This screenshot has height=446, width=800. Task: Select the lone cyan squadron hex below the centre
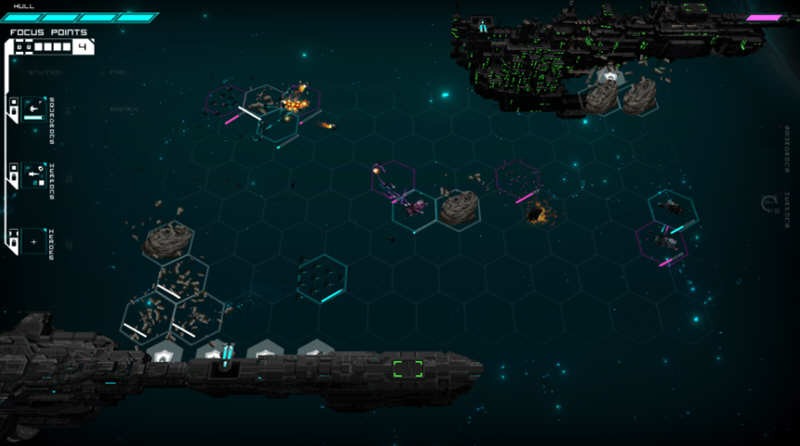[x=321, y=277]
